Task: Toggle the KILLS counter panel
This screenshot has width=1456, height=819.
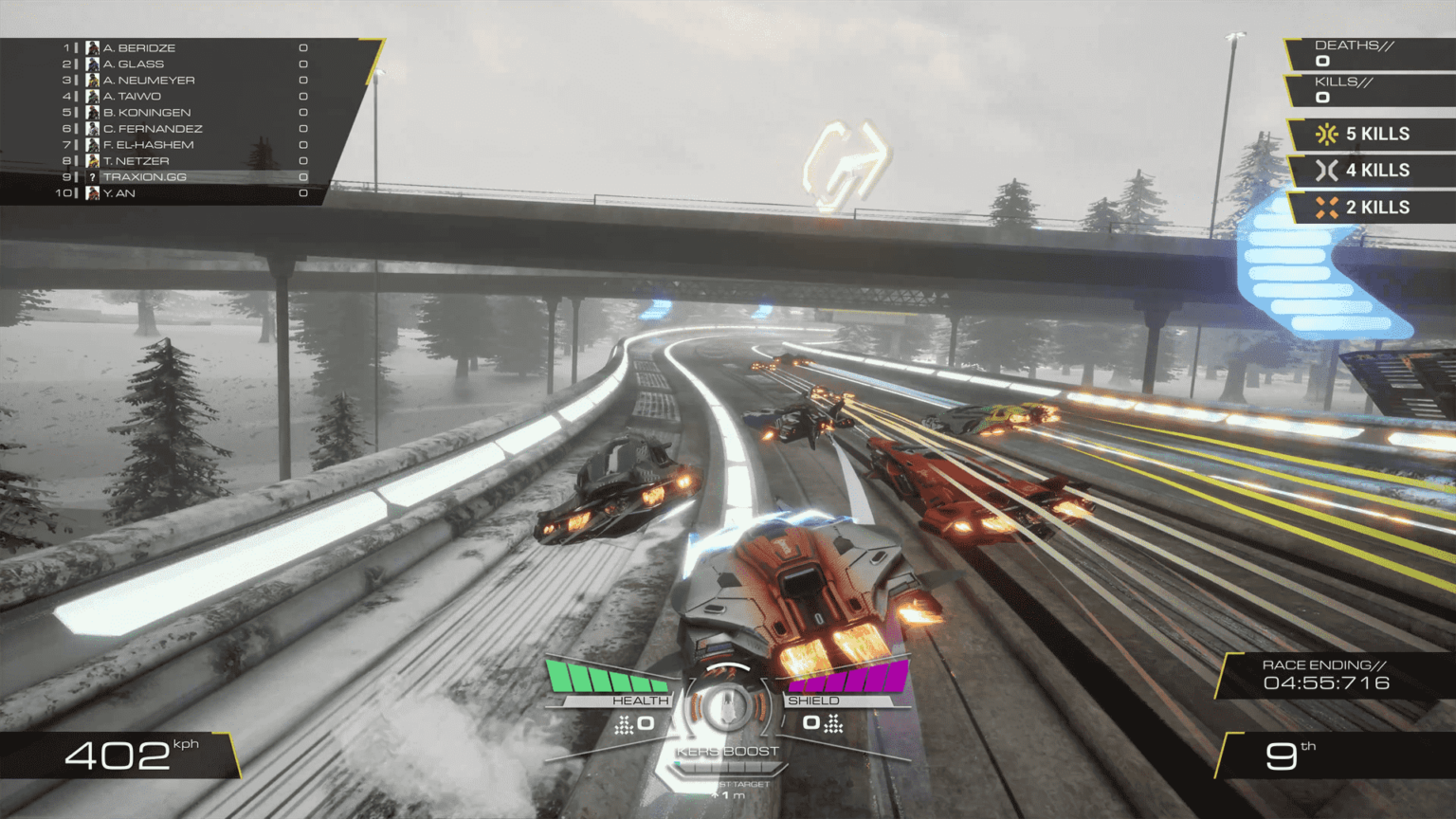Action: [1356, 88]
